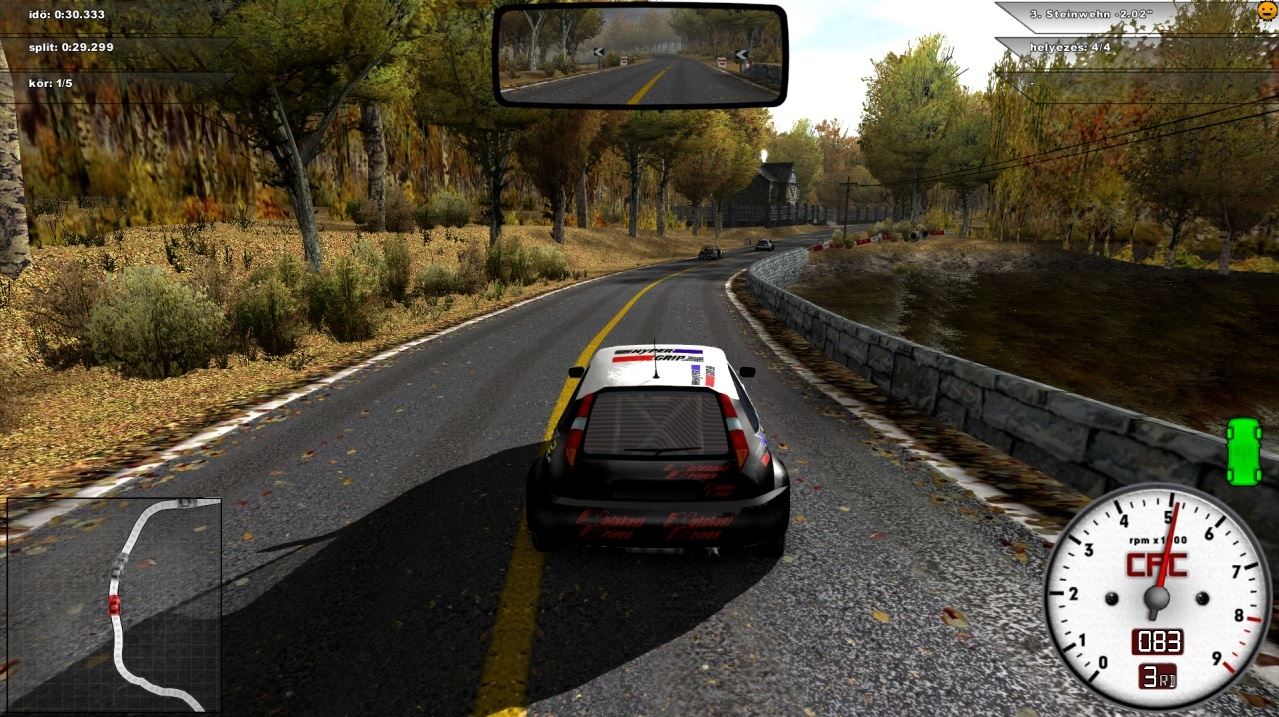
Task: Click the RPM tachometer gauge
Action: pyautogui.click(x=1156, y=597)
